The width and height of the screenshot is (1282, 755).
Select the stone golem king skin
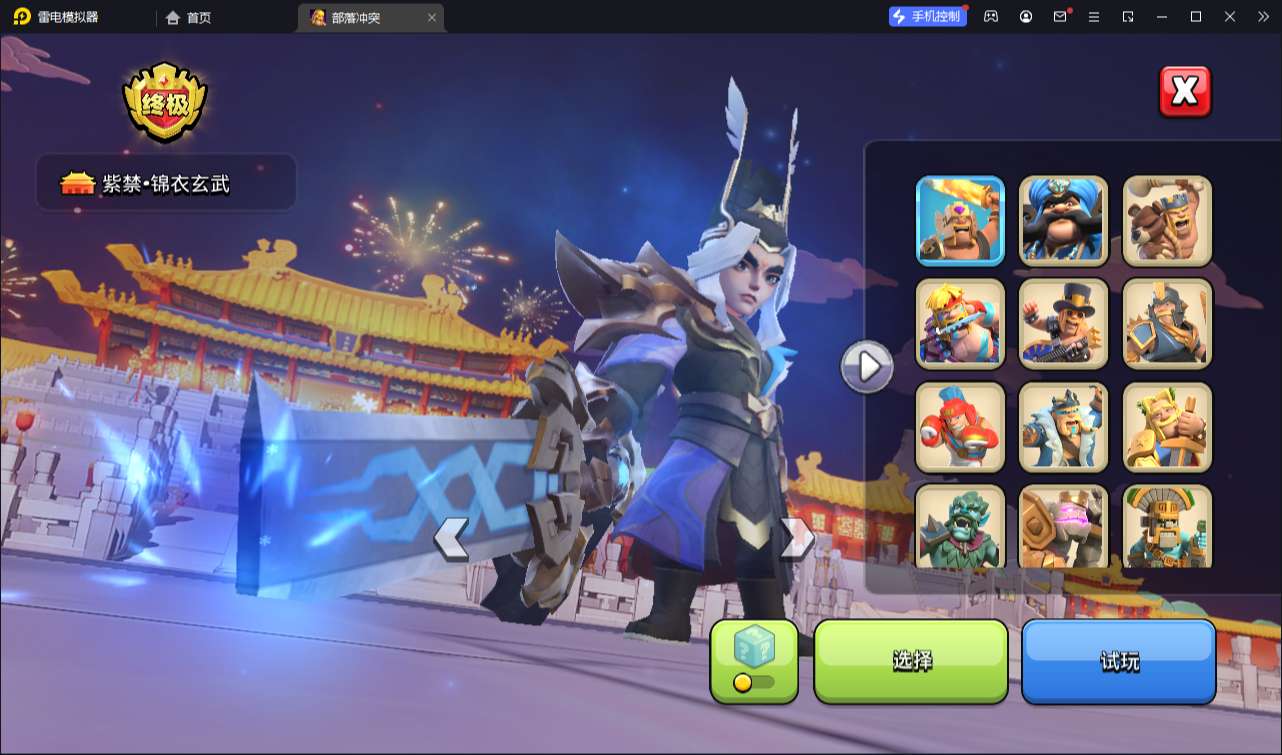tap(1063, 526)
